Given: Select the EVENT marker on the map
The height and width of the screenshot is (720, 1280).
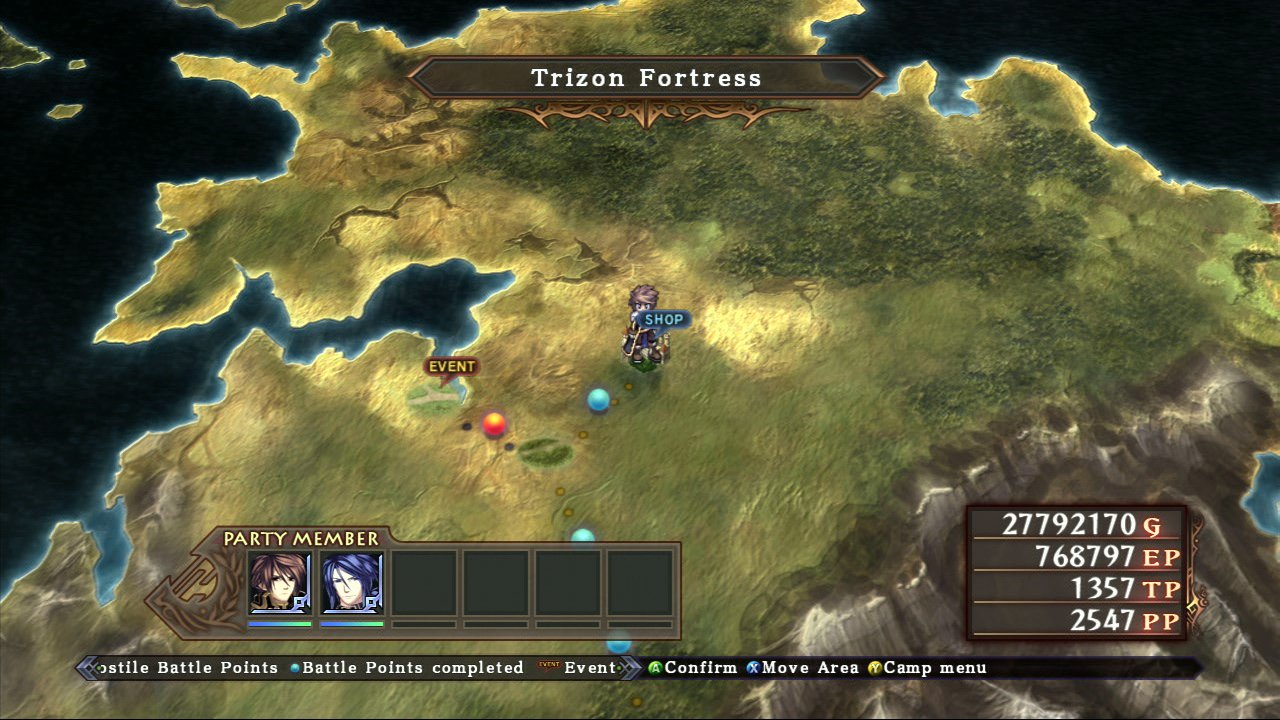Looking at the screenshot, I should click(452, 366).
